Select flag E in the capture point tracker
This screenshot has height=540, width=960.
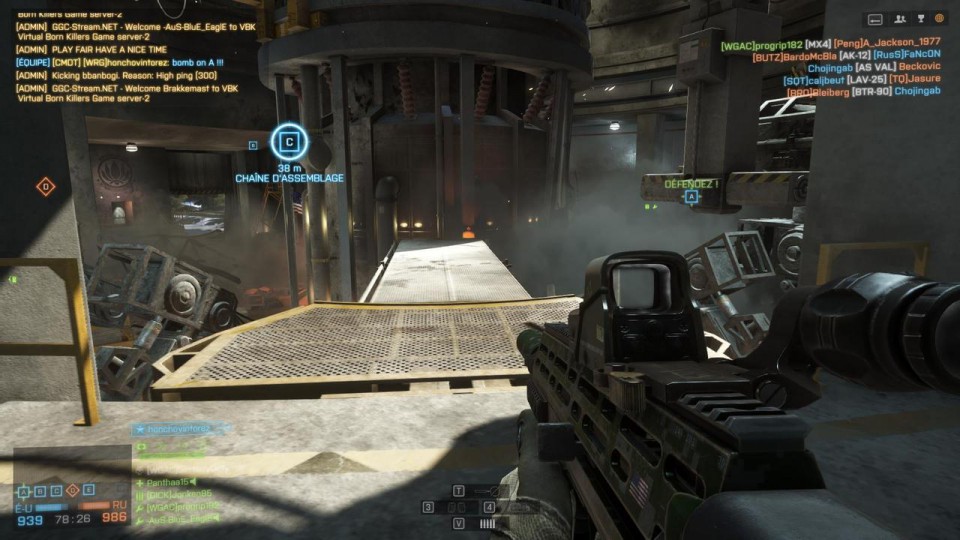tap(88, 490)
